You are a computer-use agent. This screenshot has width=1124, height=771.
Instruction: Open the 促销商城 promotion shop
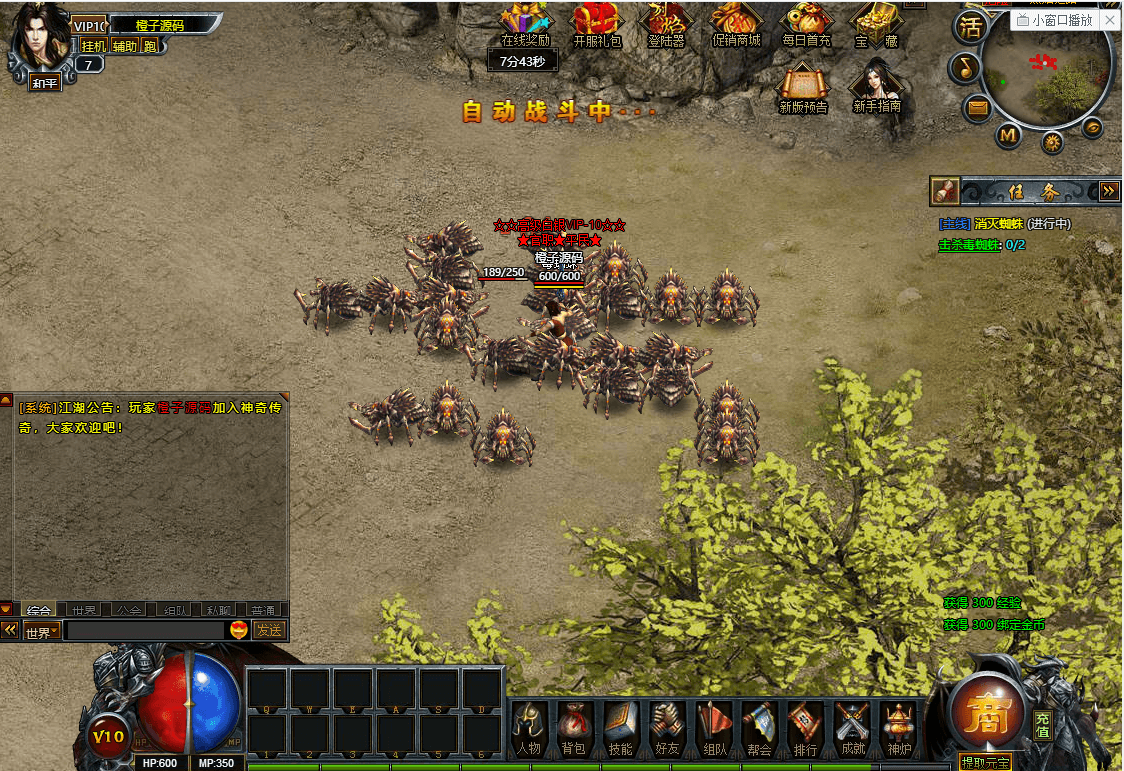pyautogui.click(x=736, y=24)
